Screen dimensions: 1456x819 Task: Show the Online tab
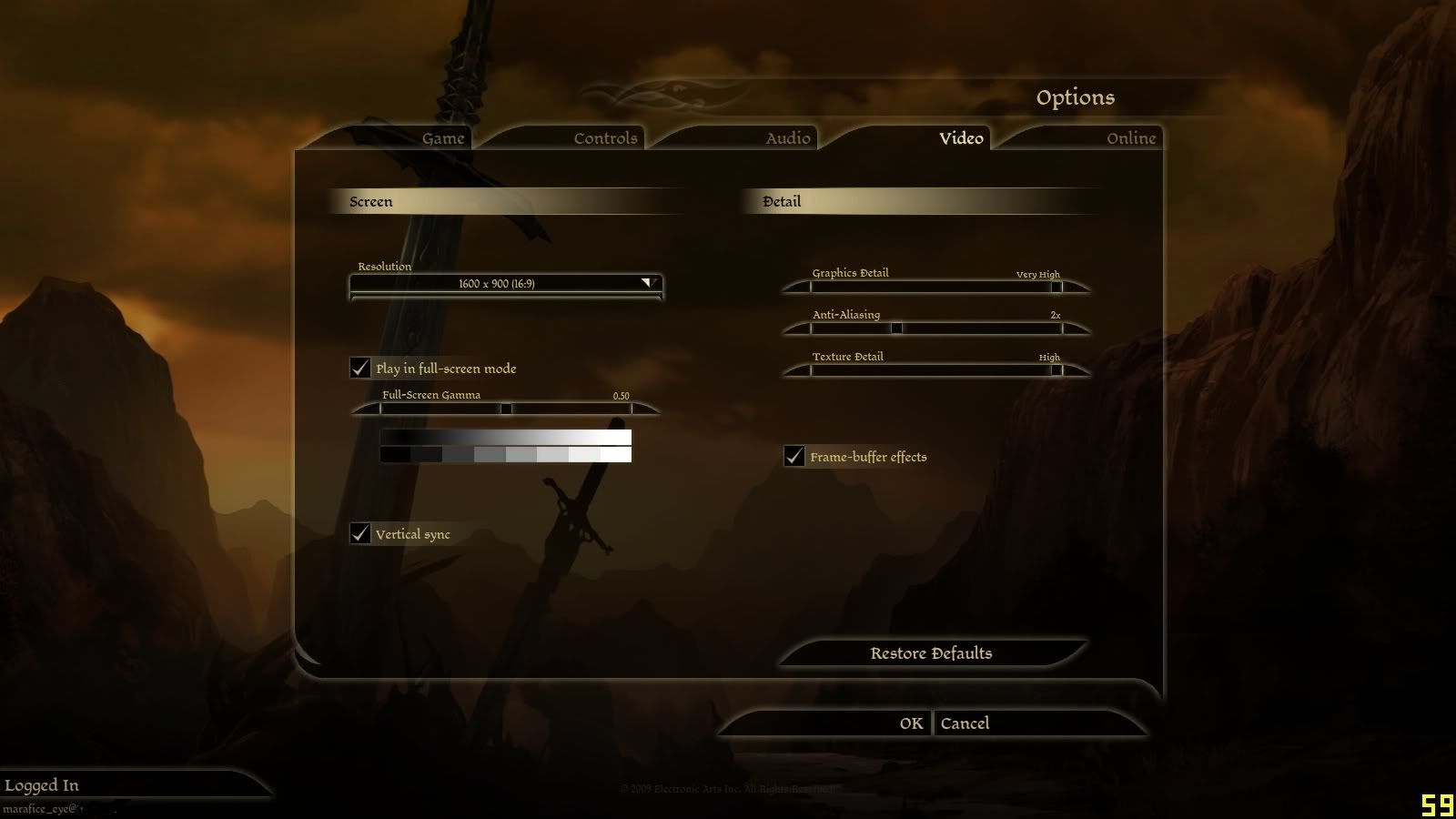click(1130, 138)
